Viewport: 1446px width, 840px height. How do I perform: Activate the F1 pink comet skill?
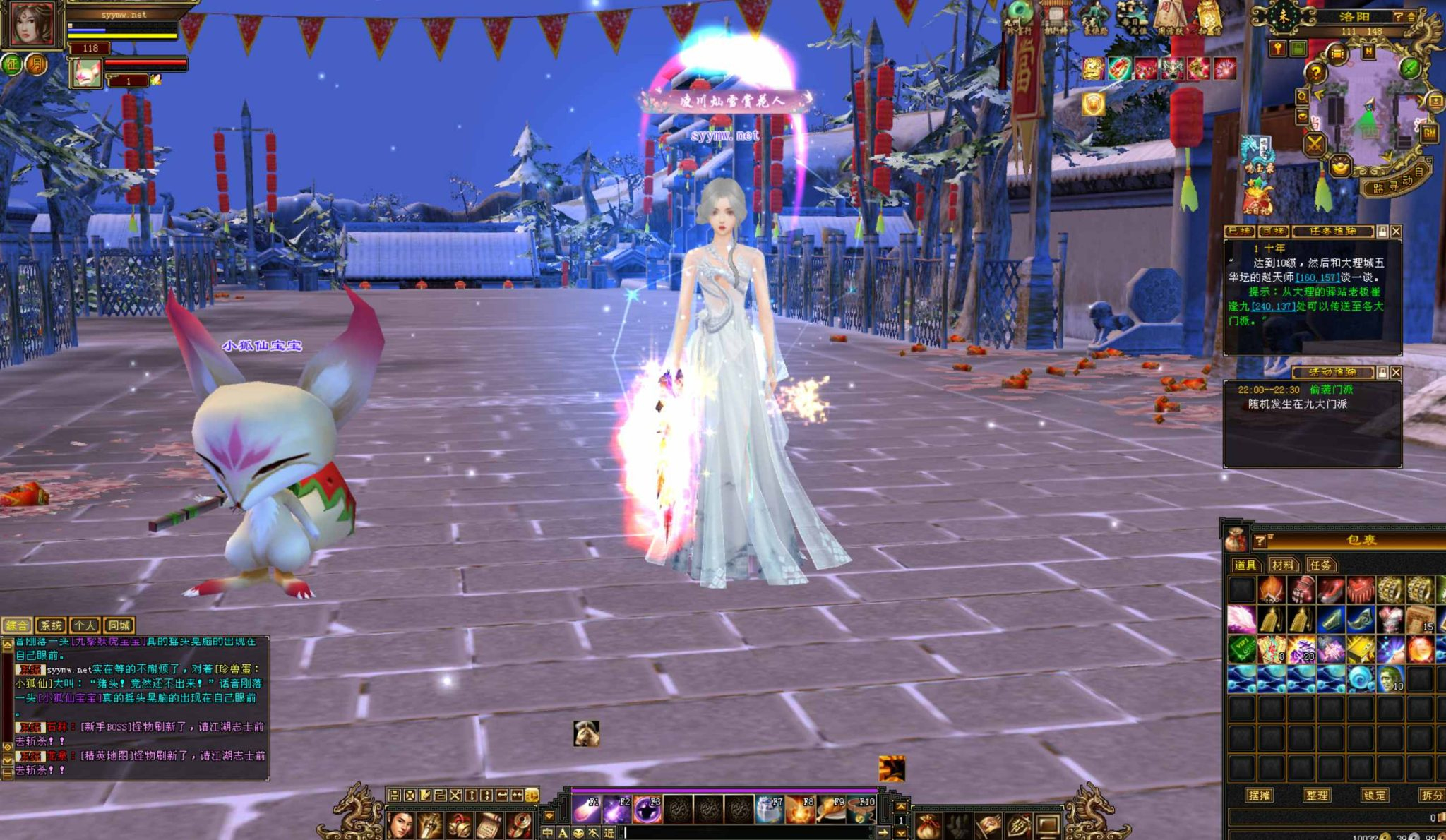coord(586,810)
